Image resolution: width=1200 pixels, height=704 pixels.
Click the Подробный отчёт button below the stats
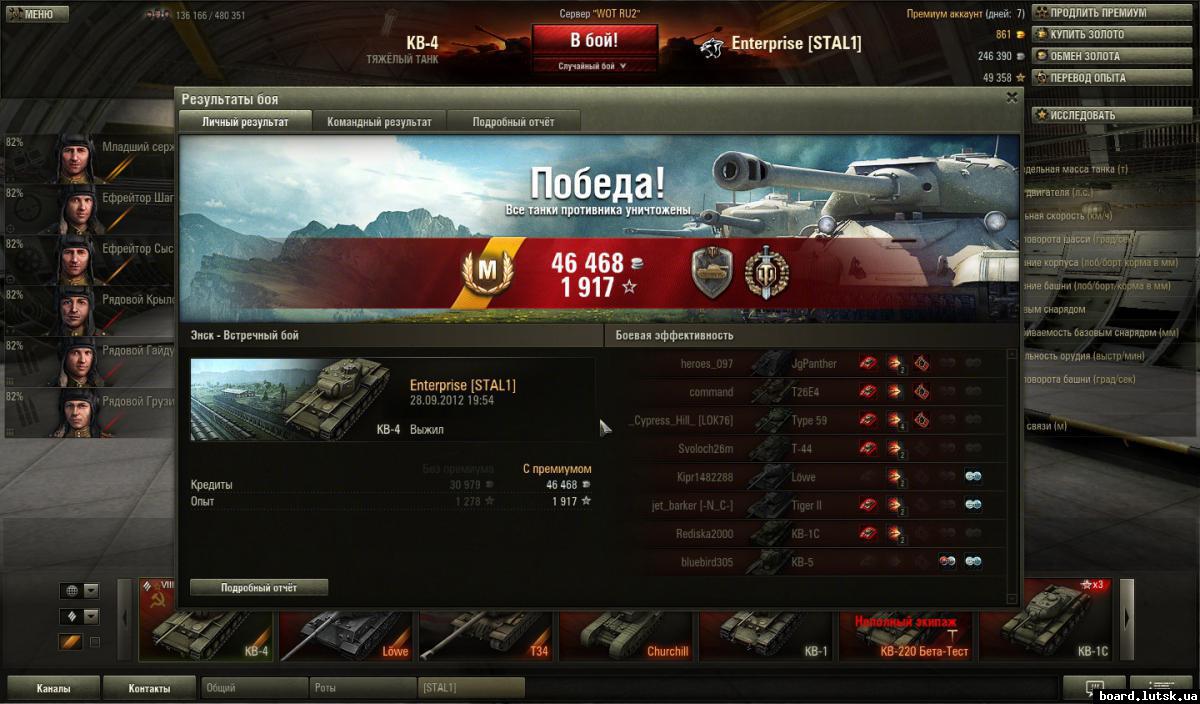259,588
